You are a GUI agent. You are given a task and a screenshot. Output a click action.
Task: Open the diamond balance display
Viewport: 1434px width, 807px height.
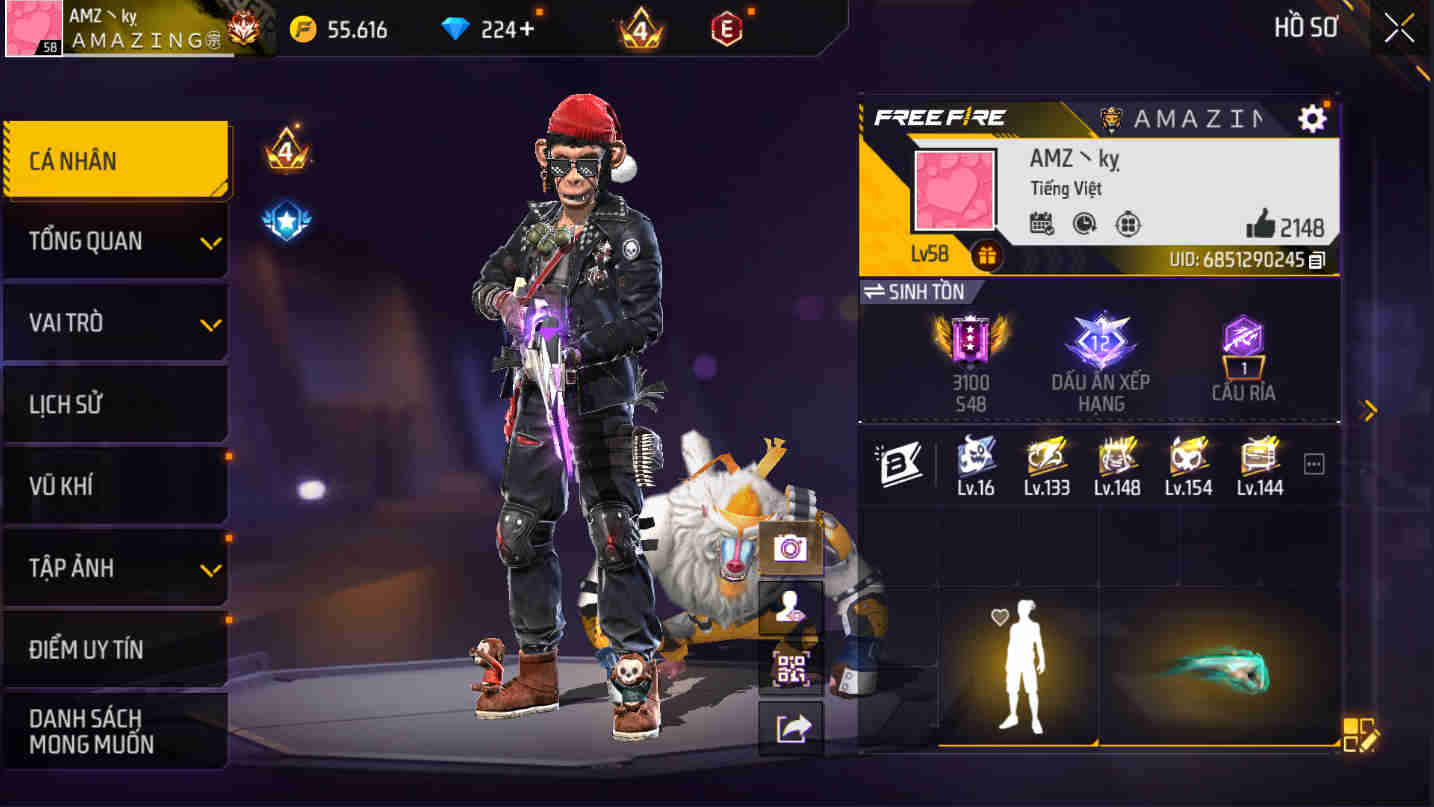point(480,27)
